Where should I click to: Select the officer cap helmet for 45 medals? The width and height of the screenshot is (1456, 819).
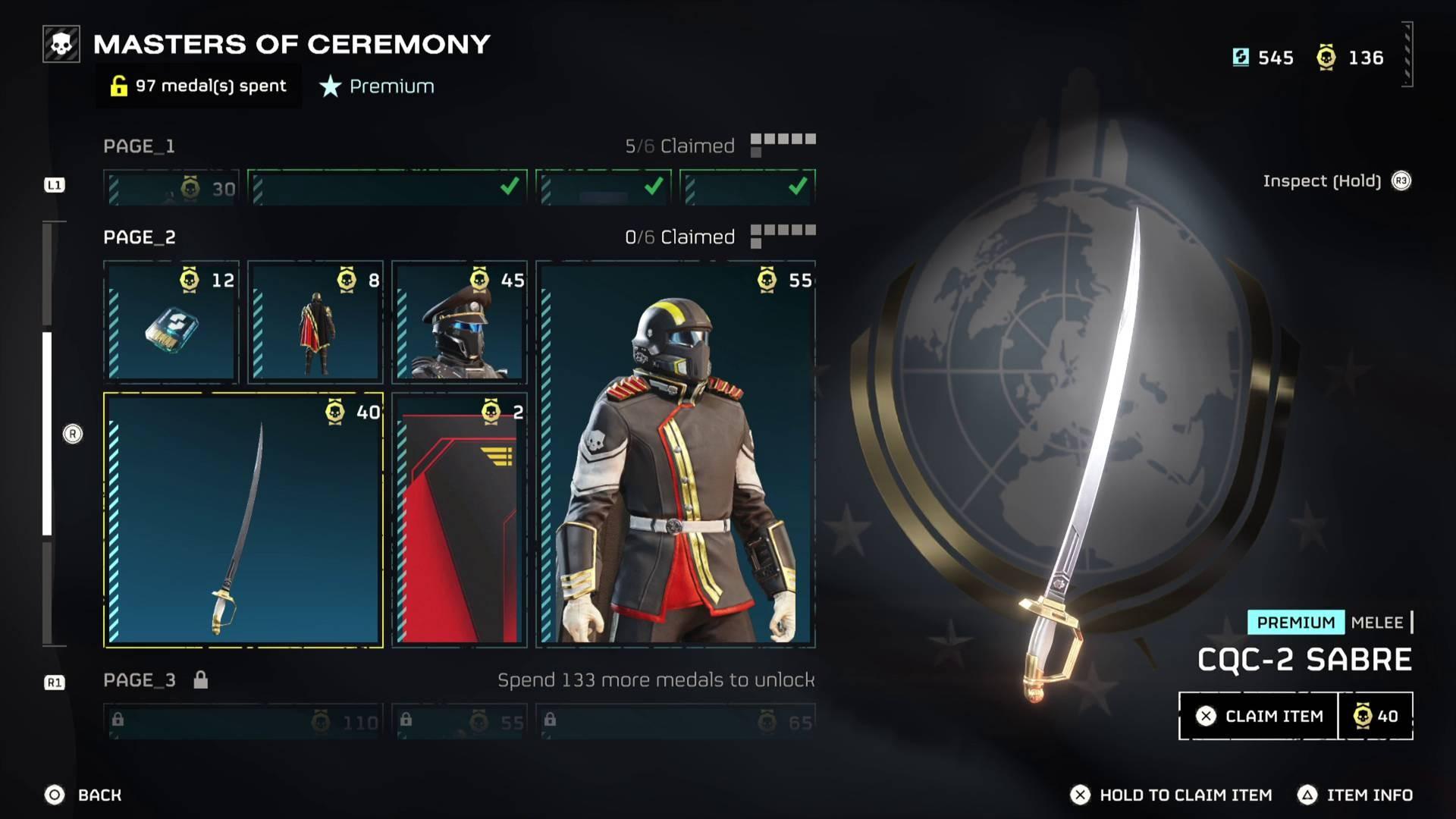458,326
